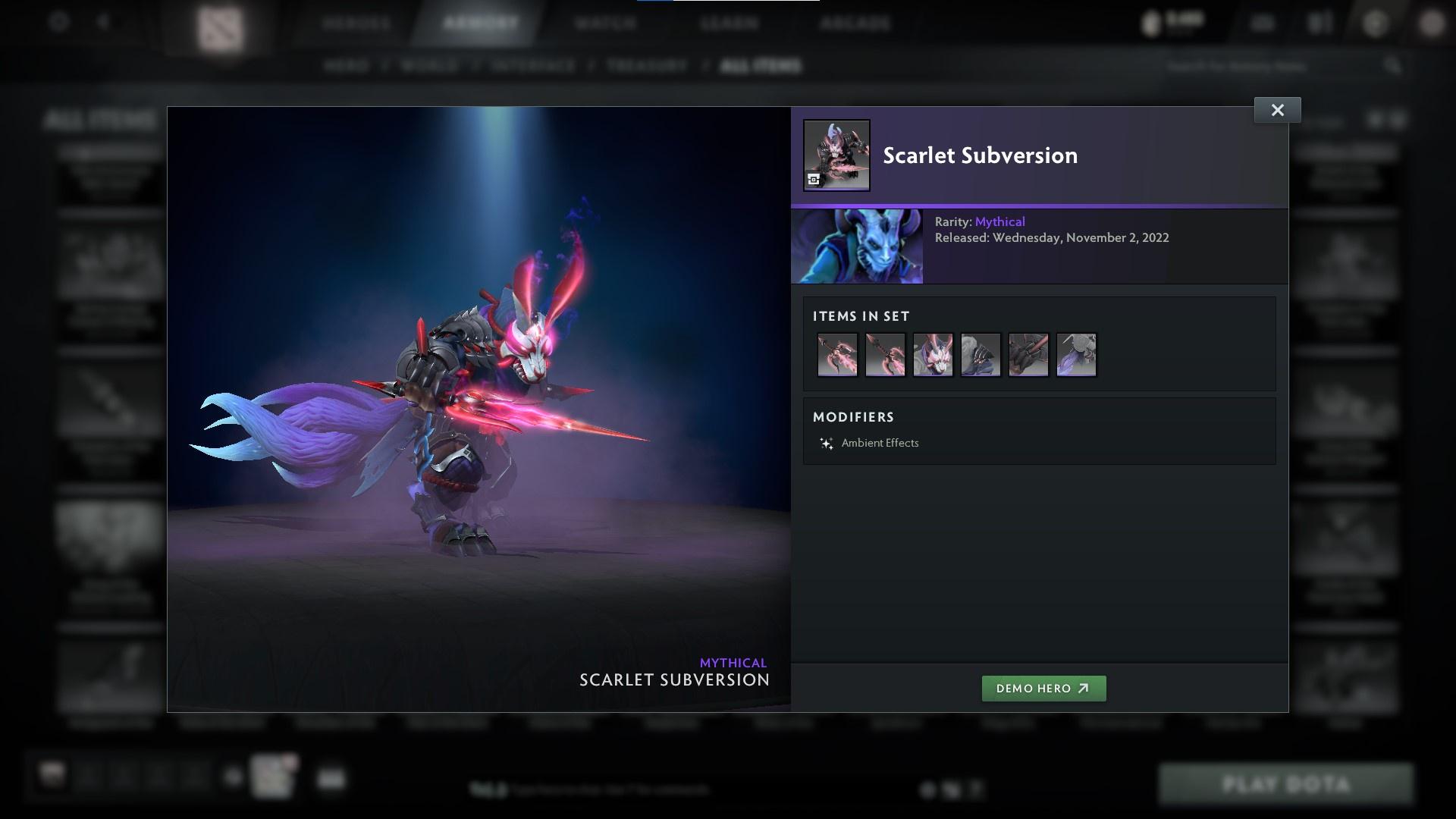Select the bracers item in the set

click(1028, 354)
